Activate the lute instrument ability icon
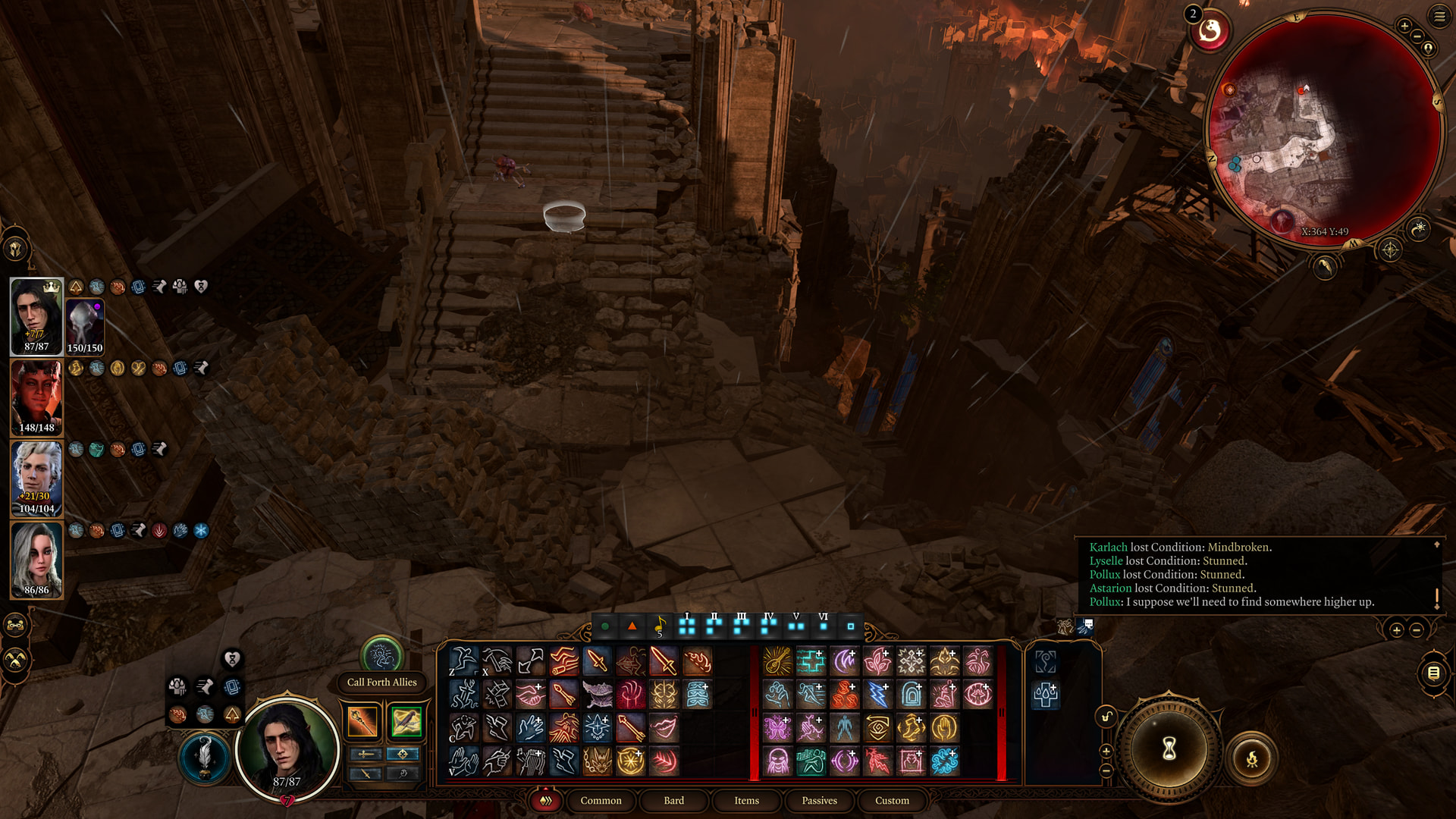 777,661
